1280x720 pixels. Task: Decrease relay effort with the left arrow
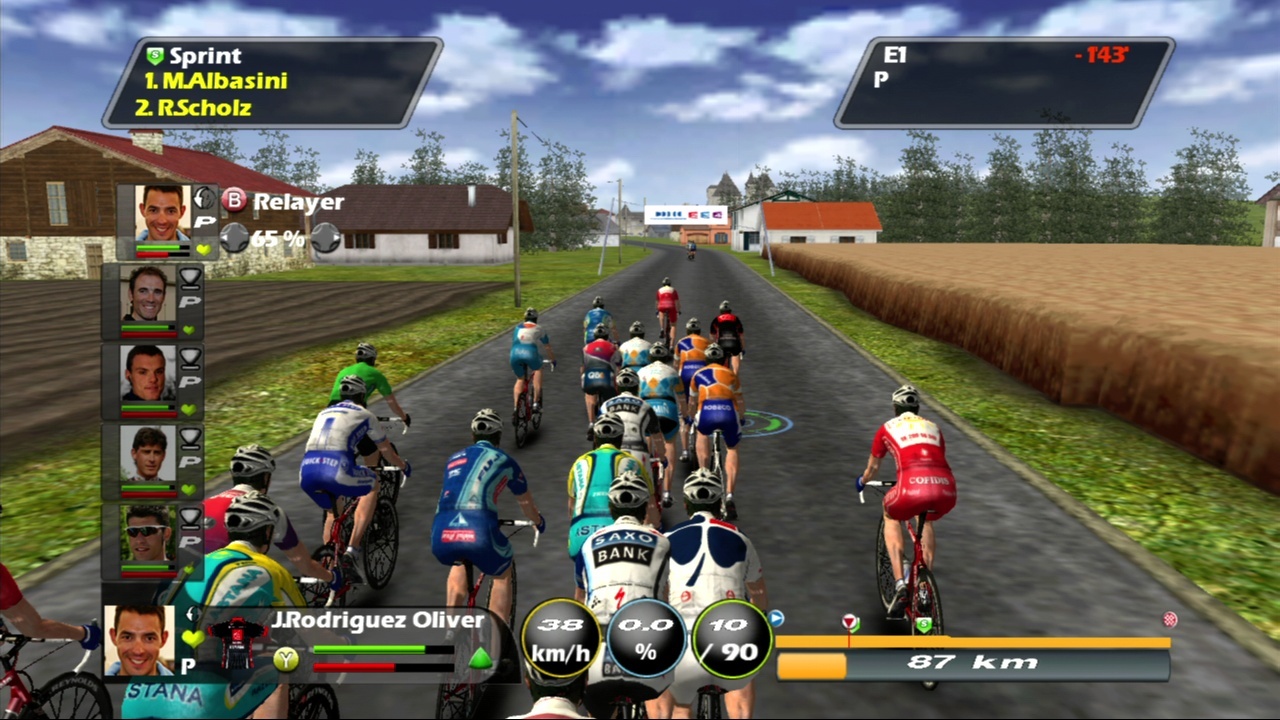pyautogui.click(x=234, y=238)
